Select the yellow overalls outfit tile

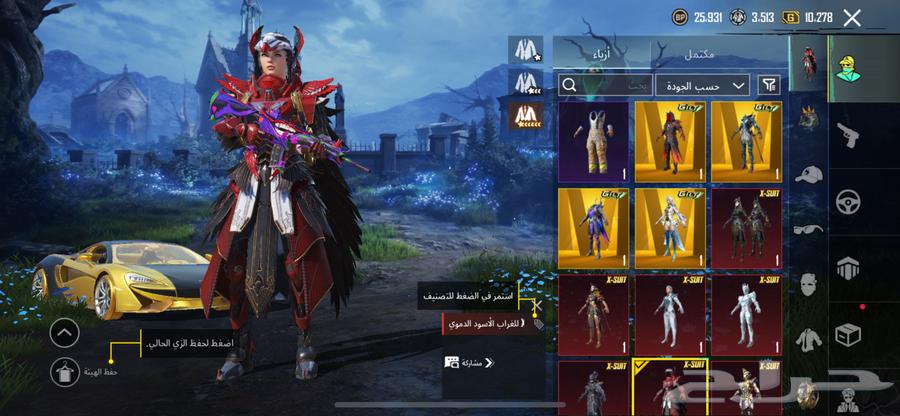594,142
